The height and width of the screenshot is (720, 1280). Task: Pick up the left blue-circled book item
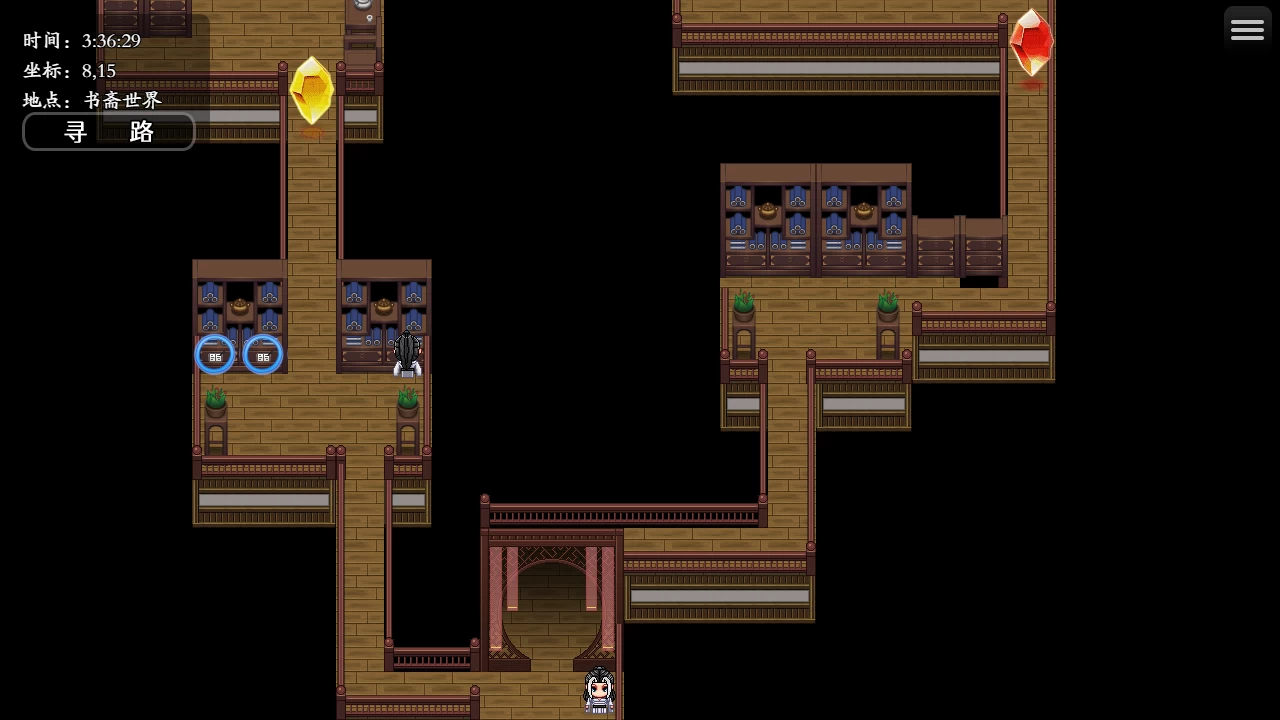click(x=215, y=355)
